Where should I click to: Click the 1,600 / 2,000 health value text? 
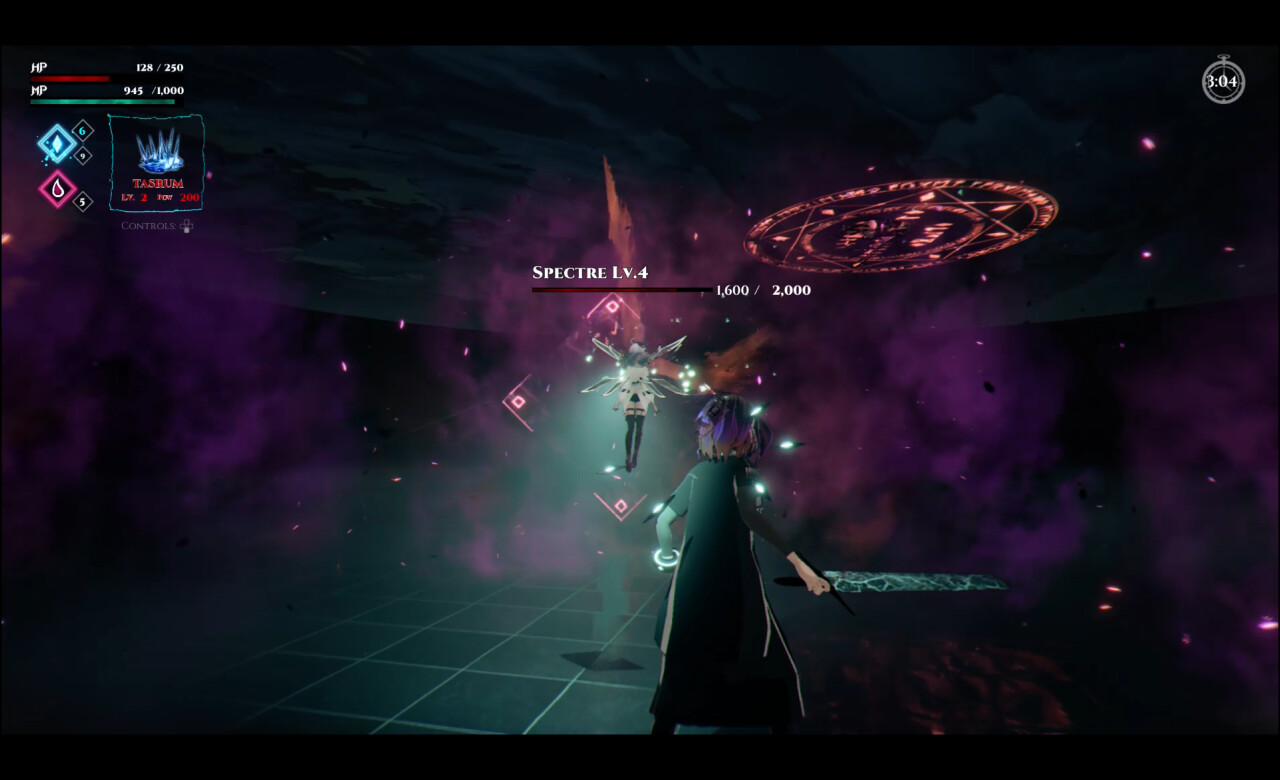click(762, 291)
